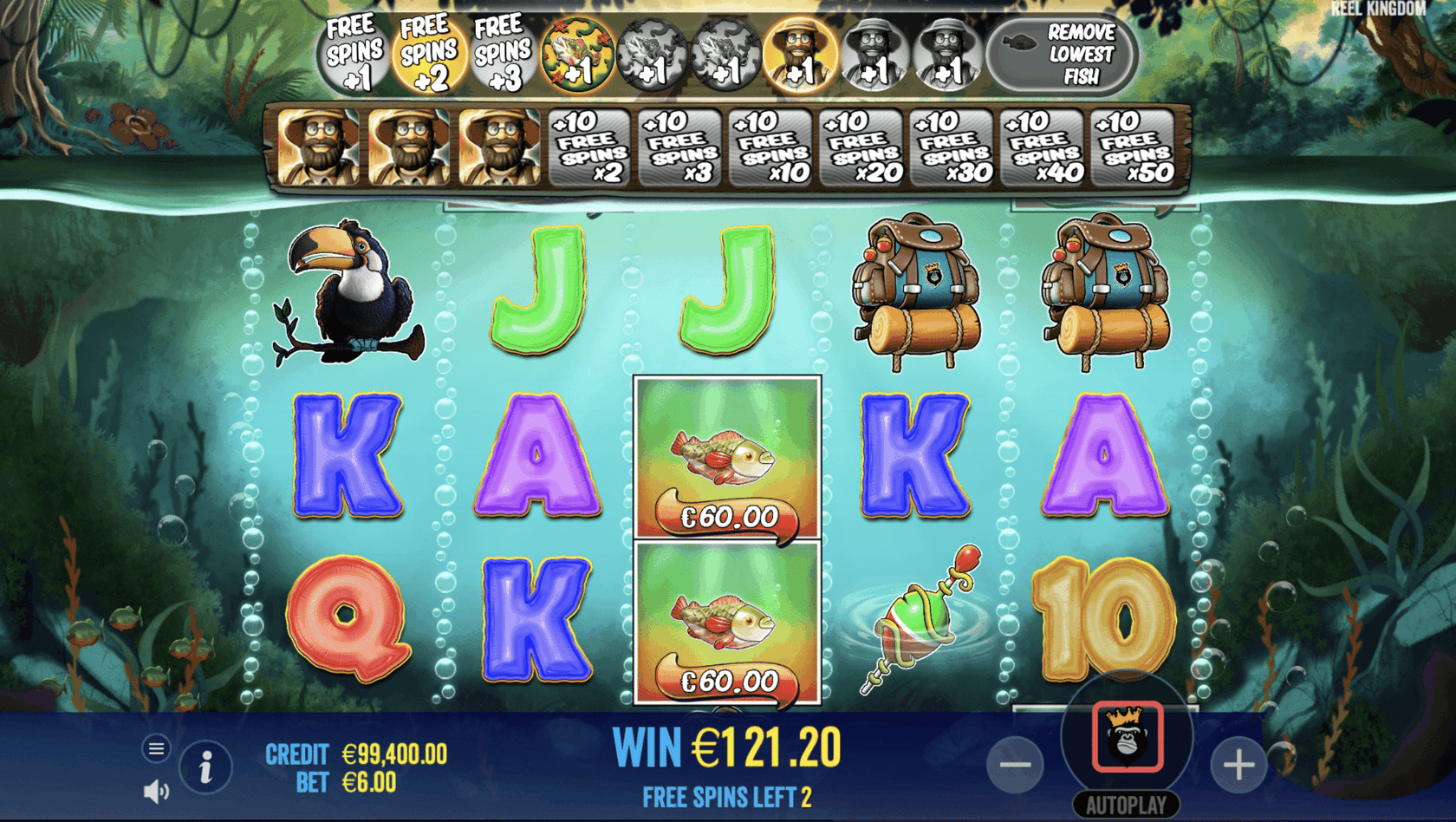Viewport: 1456px width, 822px height.
Task: Decrease the bet with the minus button
Action: [1016, 767]
